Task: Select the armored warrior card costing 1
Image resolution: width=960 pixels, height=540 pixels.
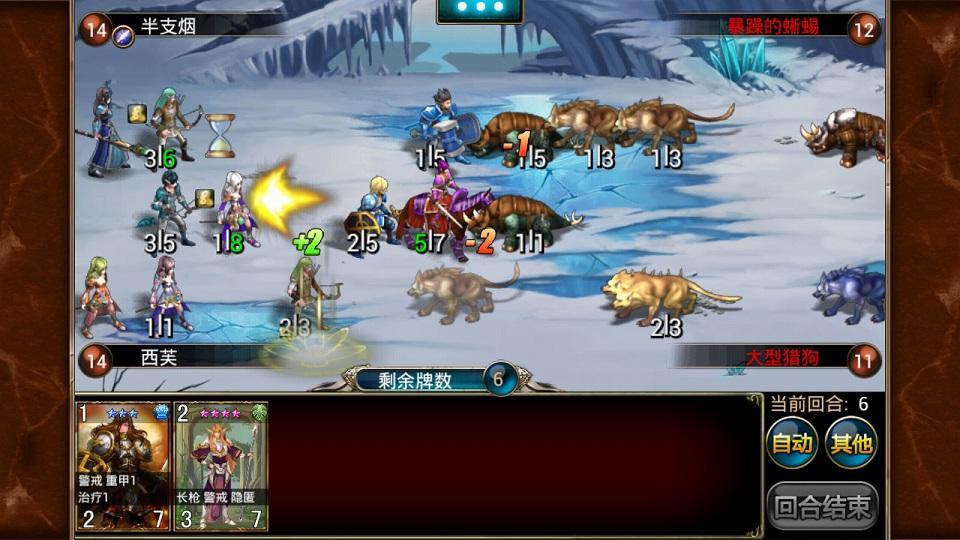Action: [x=124, y=466]
